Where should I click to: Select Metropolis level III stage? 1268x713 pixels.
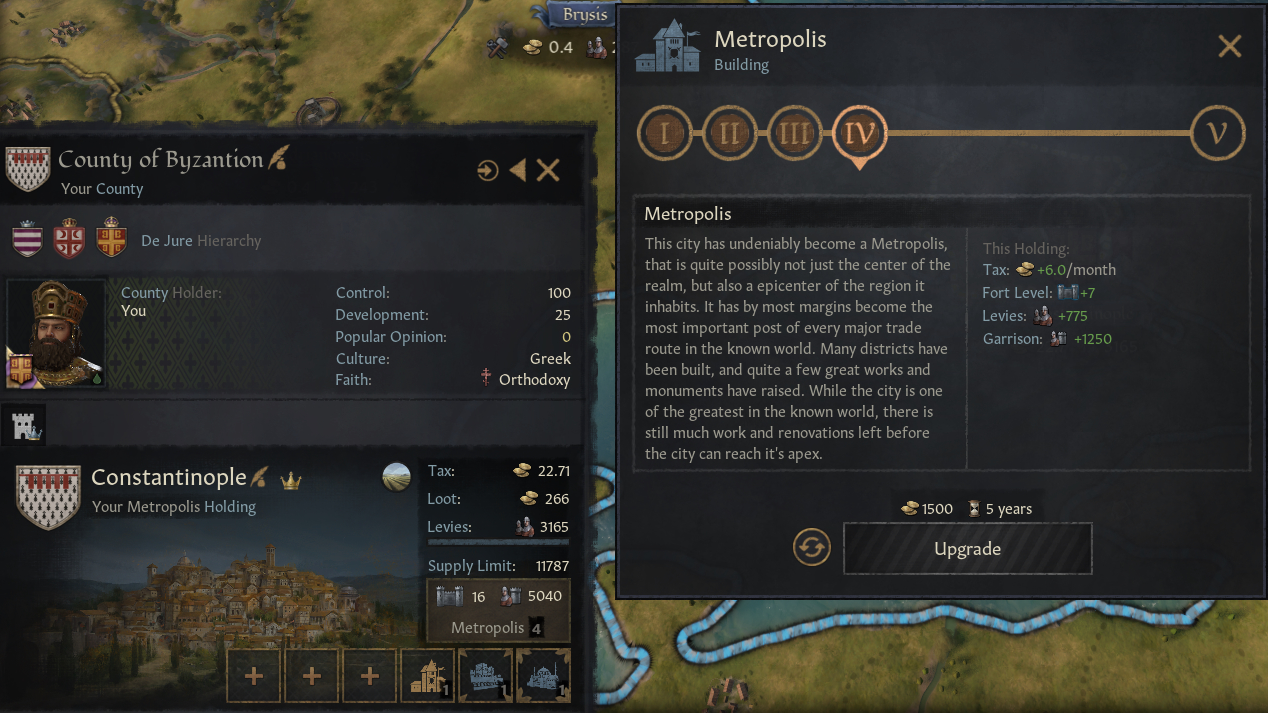pyautogui.click(x=794, y=133)
